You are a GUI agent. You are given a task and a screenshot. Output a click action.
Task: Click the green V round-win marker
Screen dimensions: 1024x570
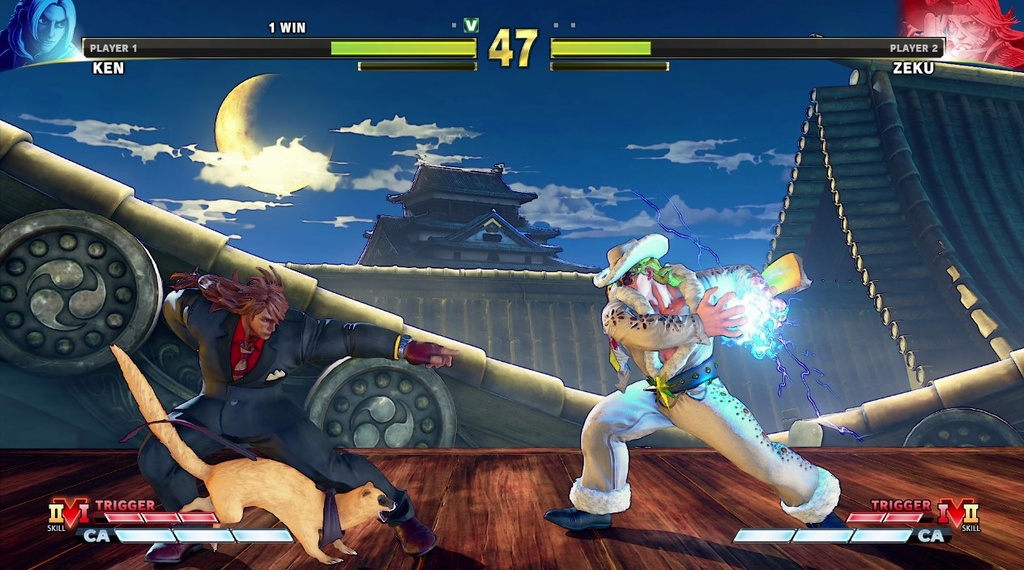click(x=471, y=25)
